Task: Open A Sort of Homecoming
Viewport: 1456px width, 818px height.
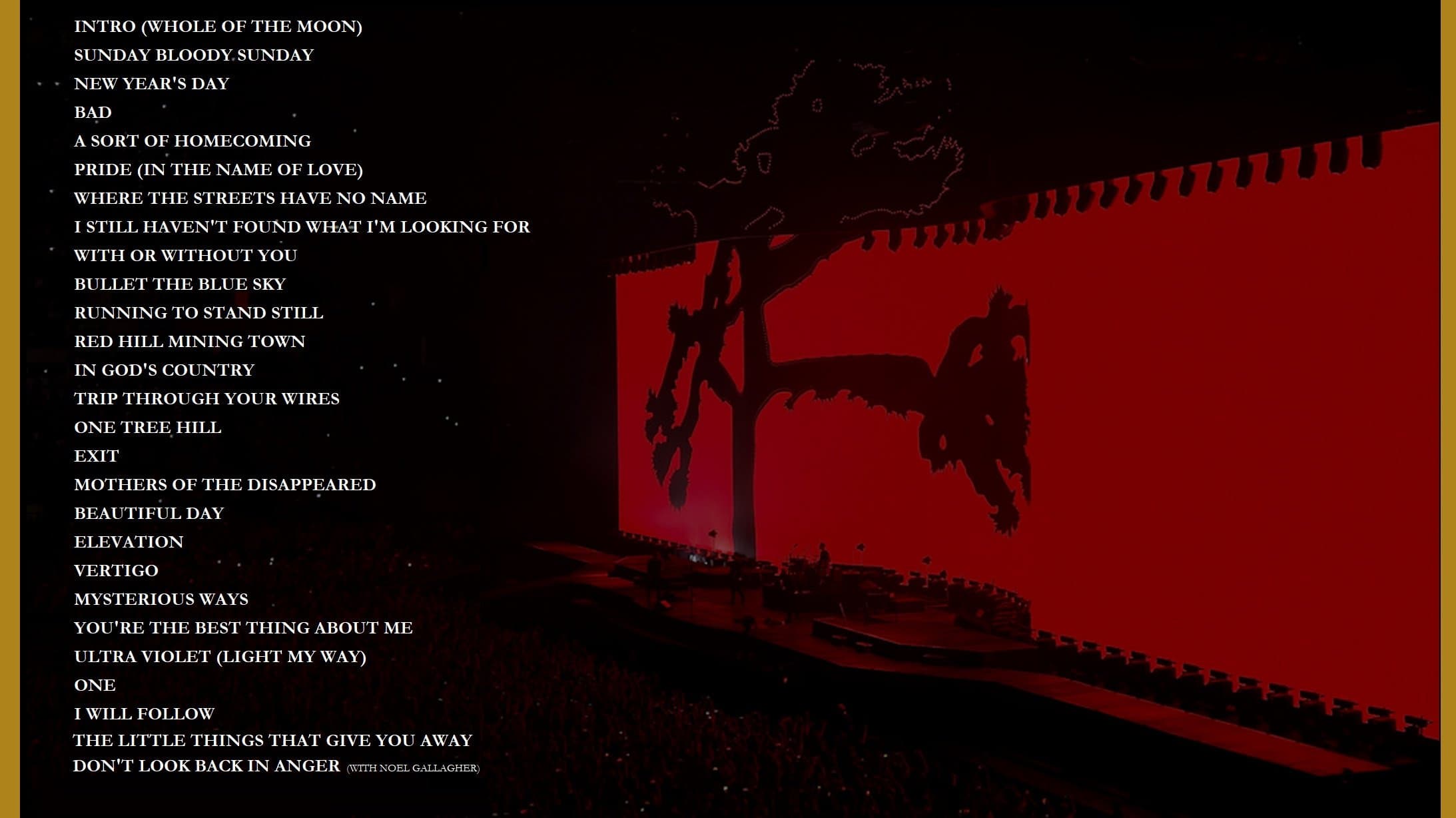Action: point(192,141)
